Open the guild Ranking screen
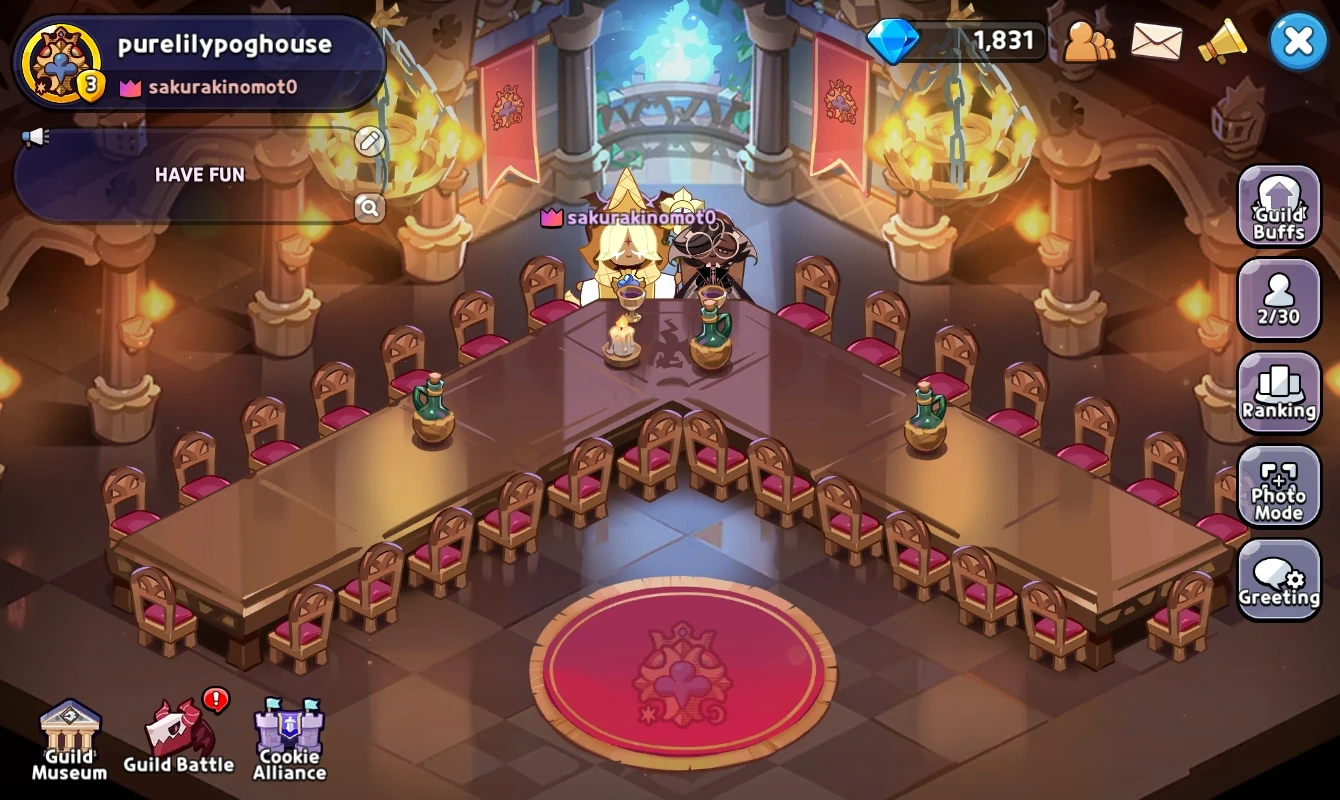 point(1279,393)
